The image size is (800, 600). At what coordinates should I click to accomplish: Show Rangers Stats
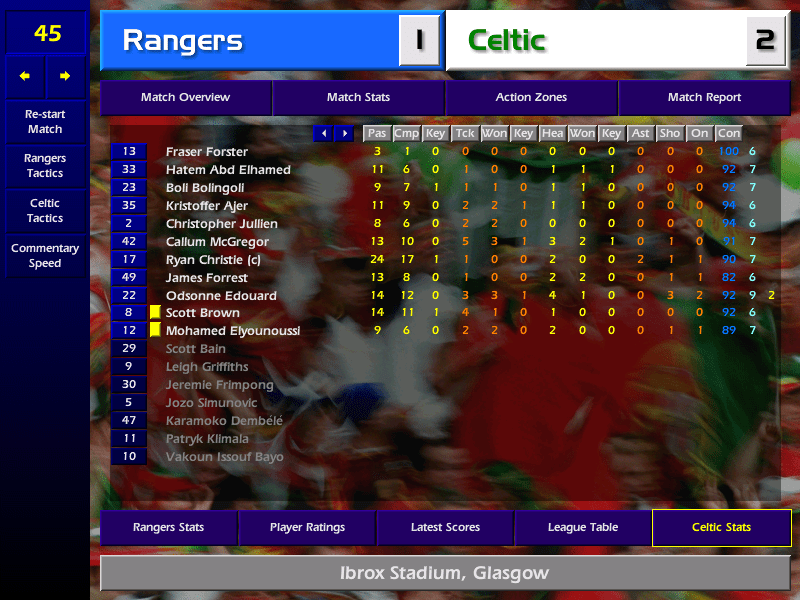click(168, 528)
